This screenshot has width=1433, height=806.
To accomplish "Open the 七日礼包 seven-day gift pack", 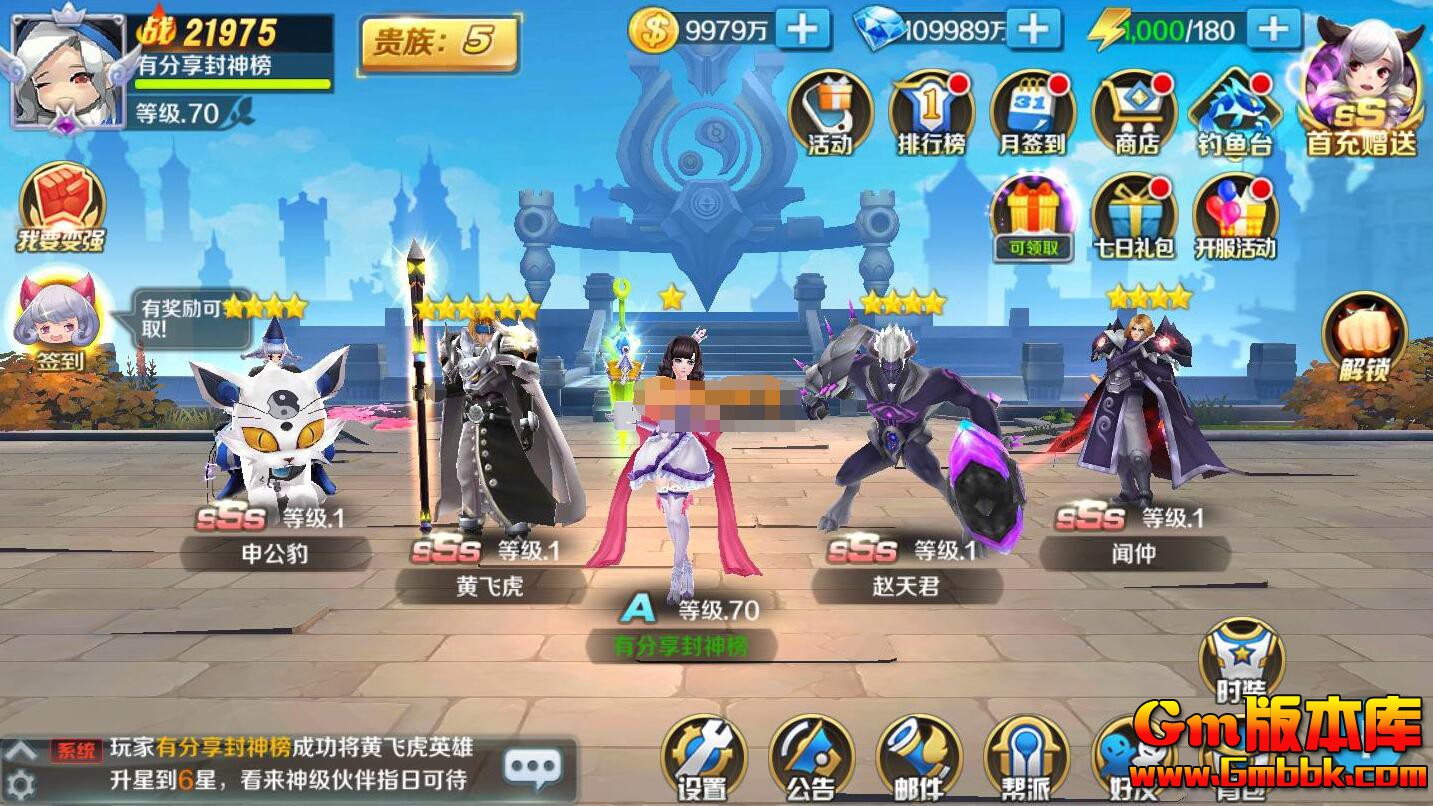I will 1134,215.
